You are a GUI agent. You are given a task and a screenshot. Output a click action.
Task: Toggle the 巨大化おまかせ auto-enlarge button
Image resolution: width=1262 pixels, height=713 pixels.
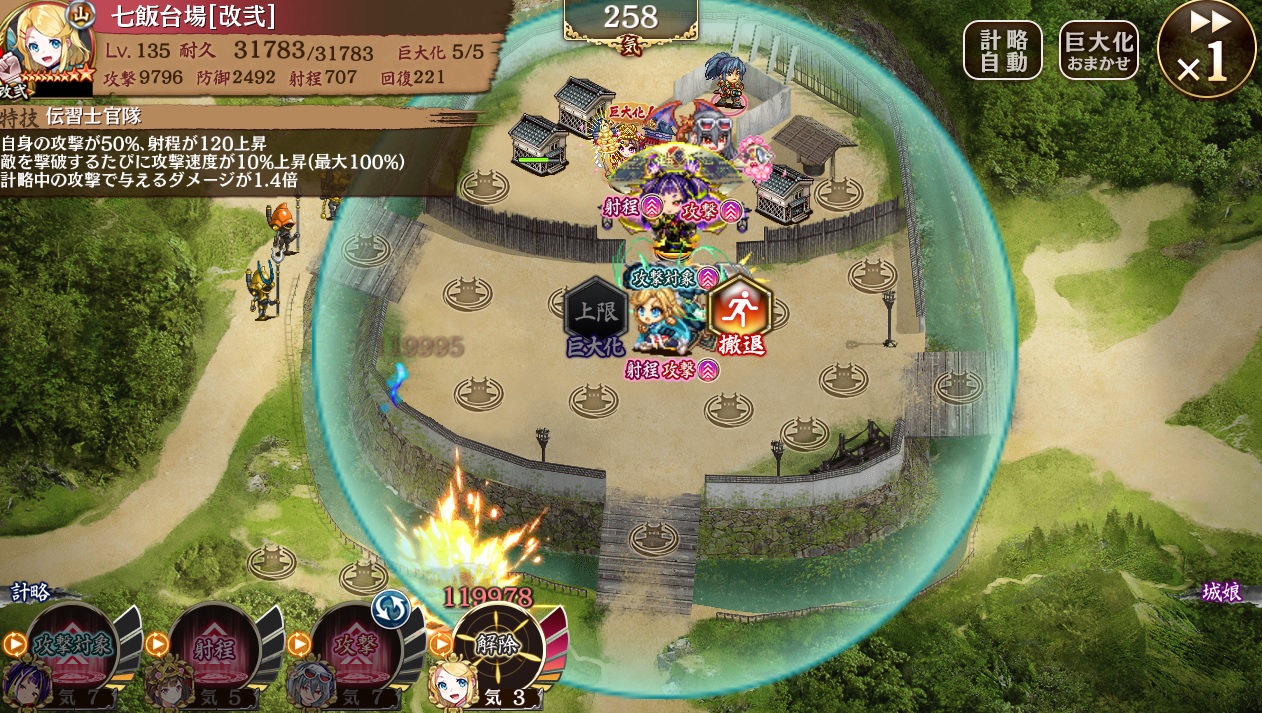[x=1098, y=50]
